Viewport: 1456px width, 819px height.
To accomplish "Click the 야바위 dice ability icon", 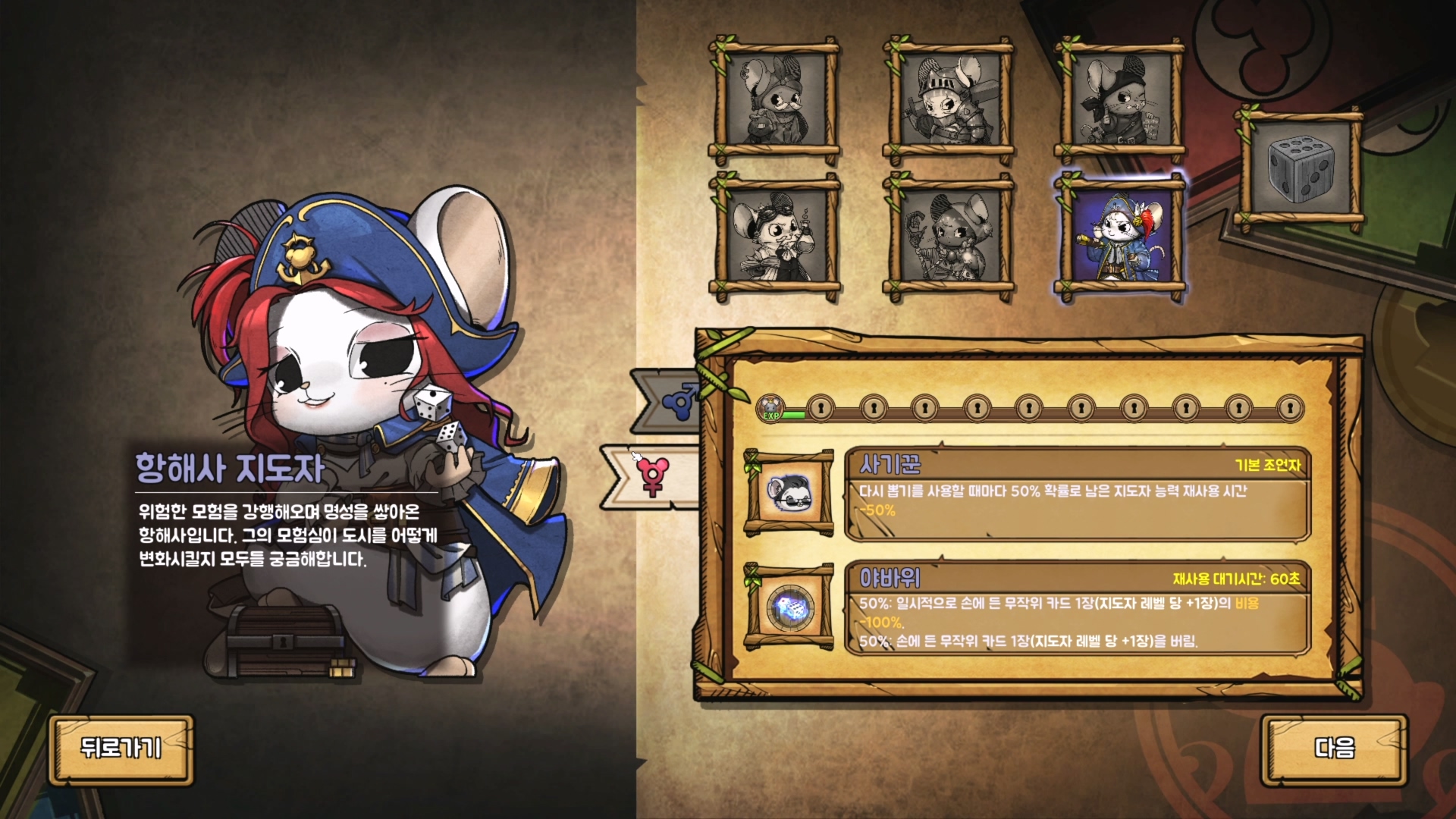I will (x=789, y=607).
